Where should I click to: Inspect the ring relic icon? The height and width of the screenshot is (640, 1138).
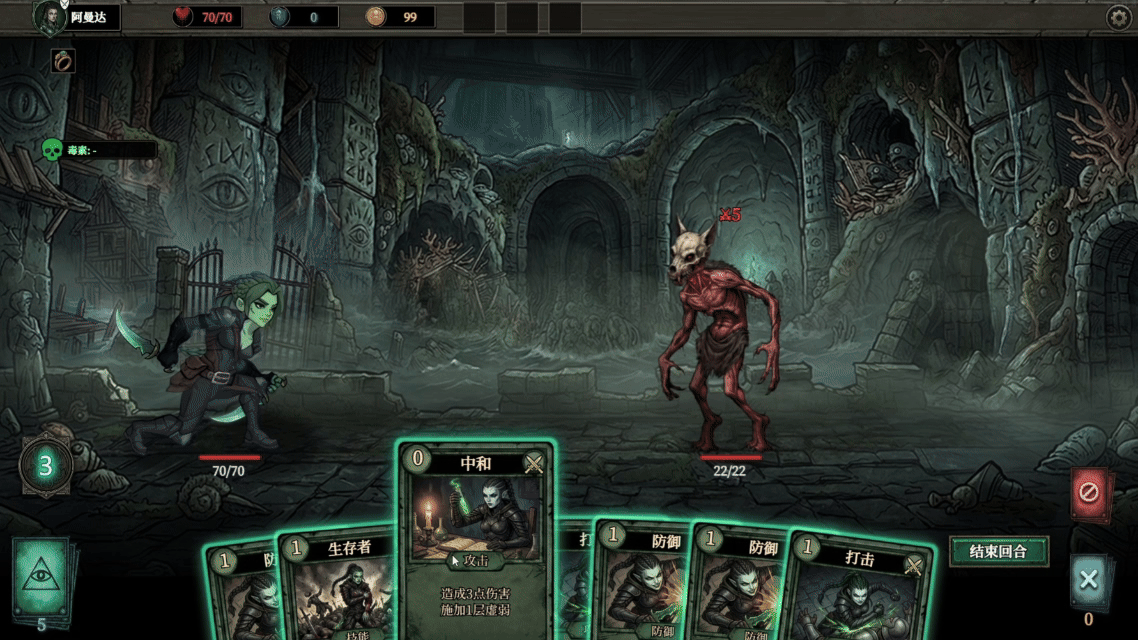click(x=62, y=61)
